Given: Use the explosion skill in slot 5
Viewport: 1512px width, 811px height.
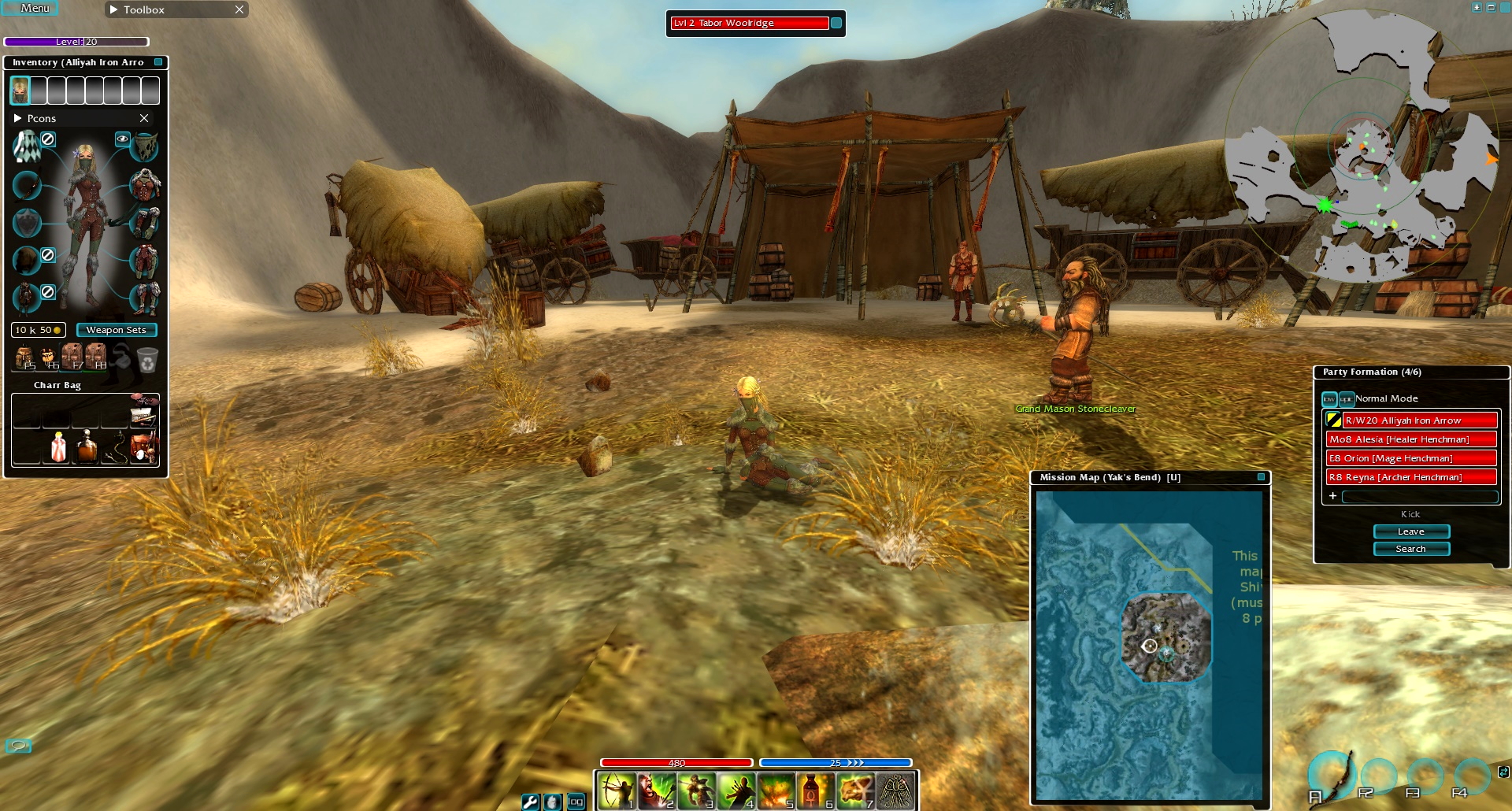Looking at the screenshot, I should coord(776,791).
